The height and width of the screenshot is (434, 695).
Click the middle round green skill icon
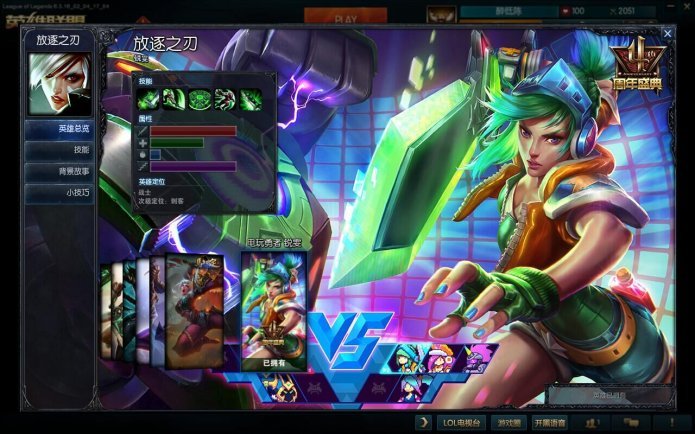(x=198, y=98)
